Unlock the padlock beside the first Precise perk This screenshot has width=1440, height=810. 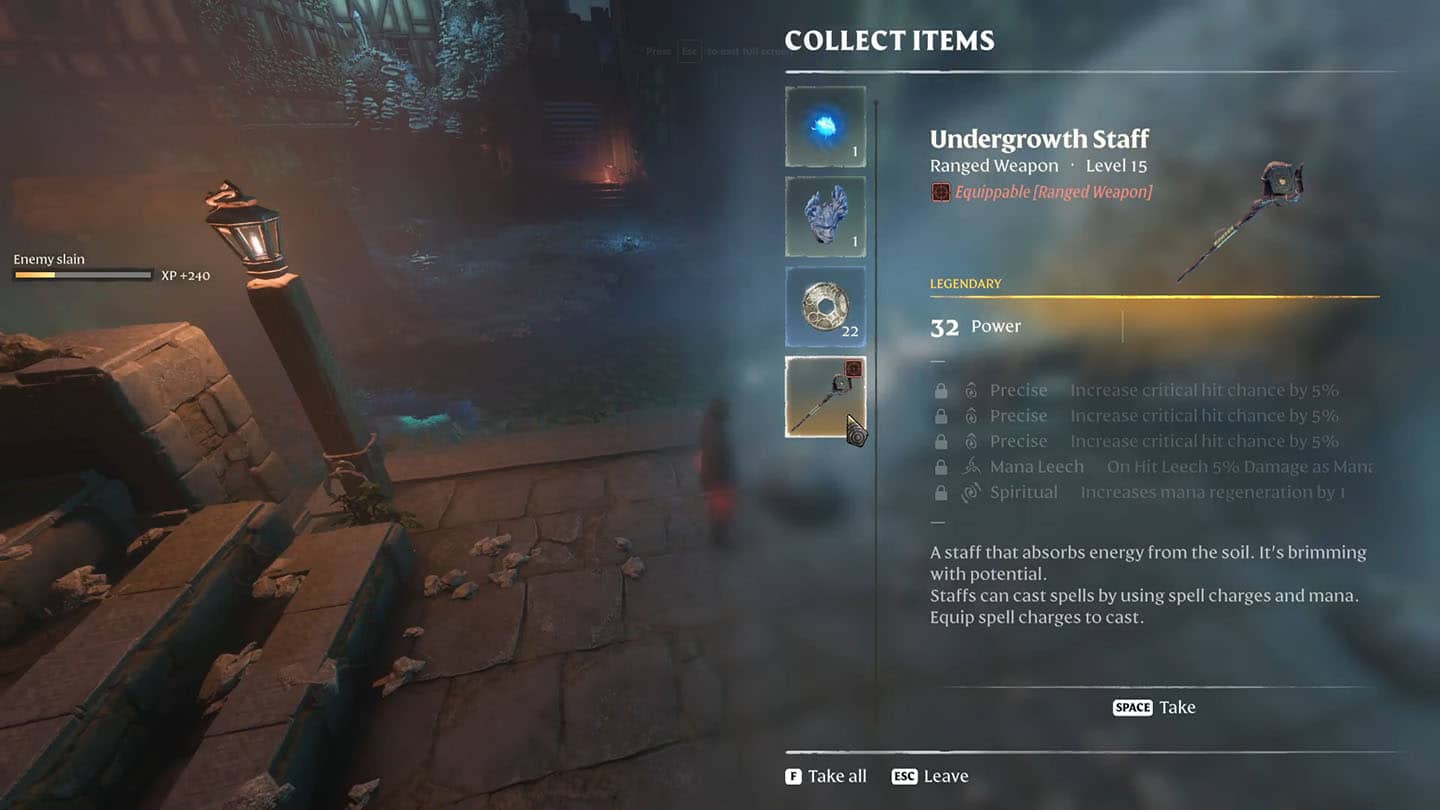[x=941, y=390]
